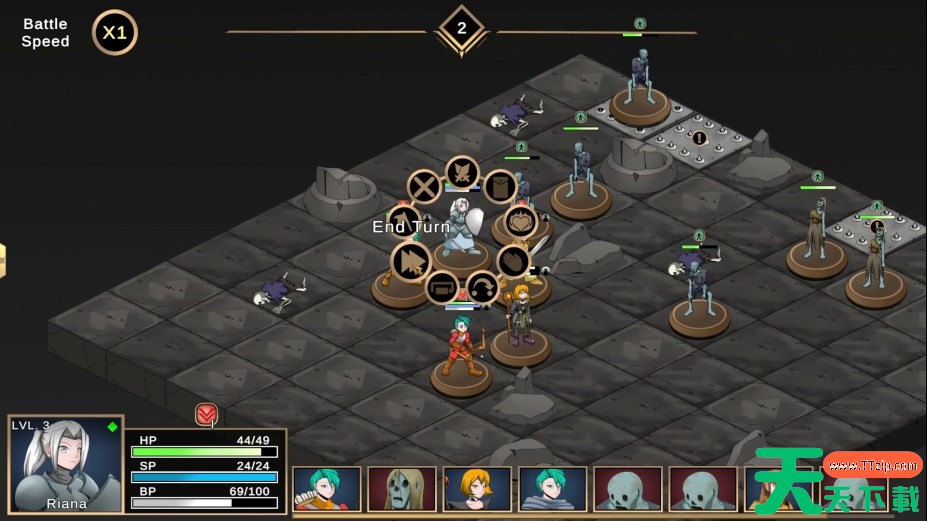End turn with the fast-forward arrows button

point(410,262)
